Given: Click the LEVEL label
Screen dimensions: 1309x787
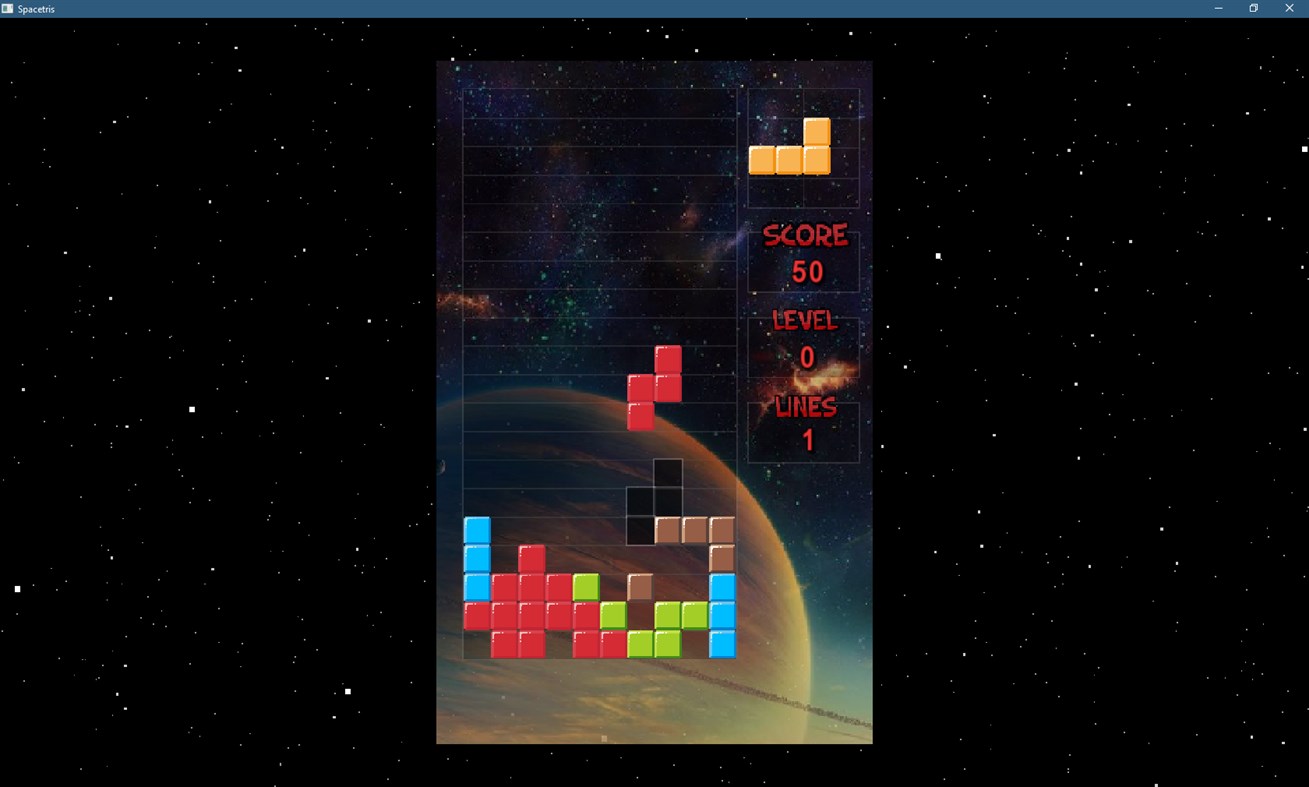Looking at the screenshot, I should pos(806,320).
